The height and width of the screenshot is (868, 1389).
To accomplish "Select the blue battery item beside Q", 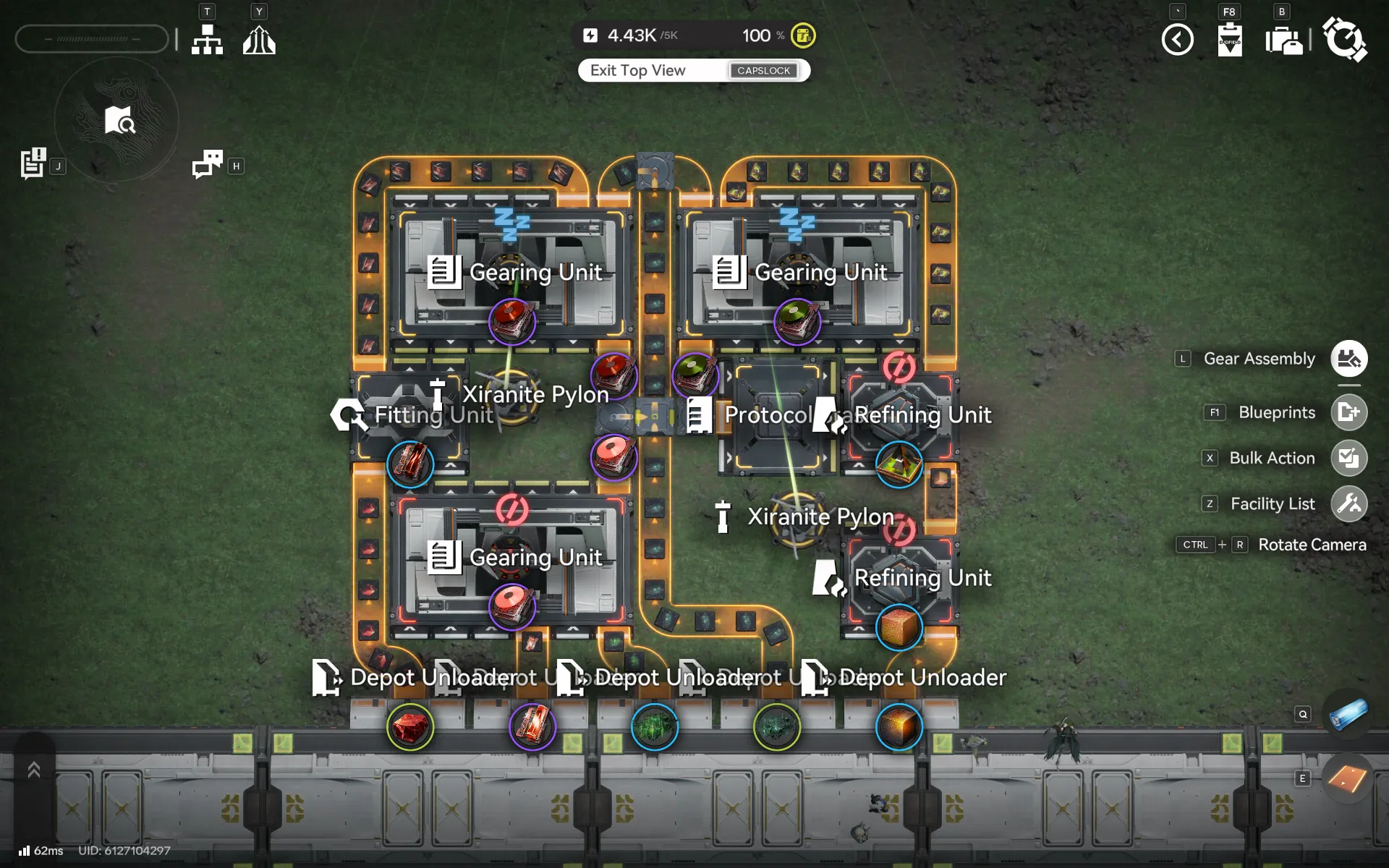I will coord(1347,714).
